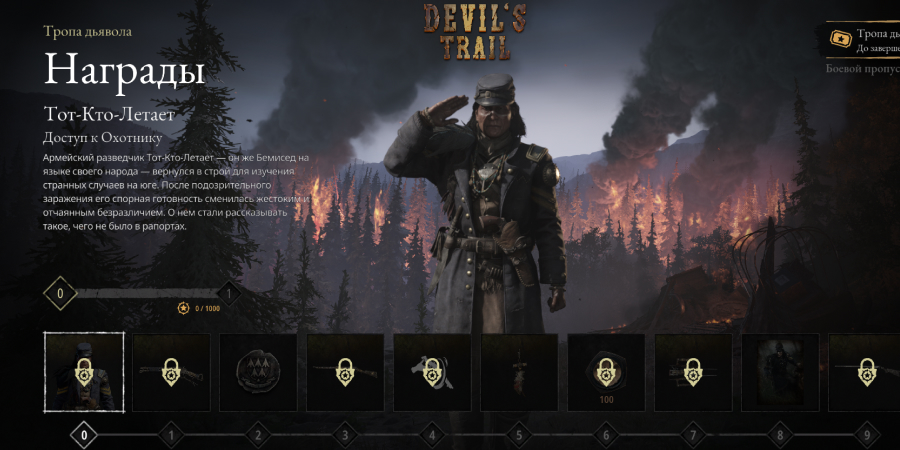This screenshot has height=450, width=900.
Task: Jump to level 1 on progress track
Action: pyautogui.click(x=171, y=435)
